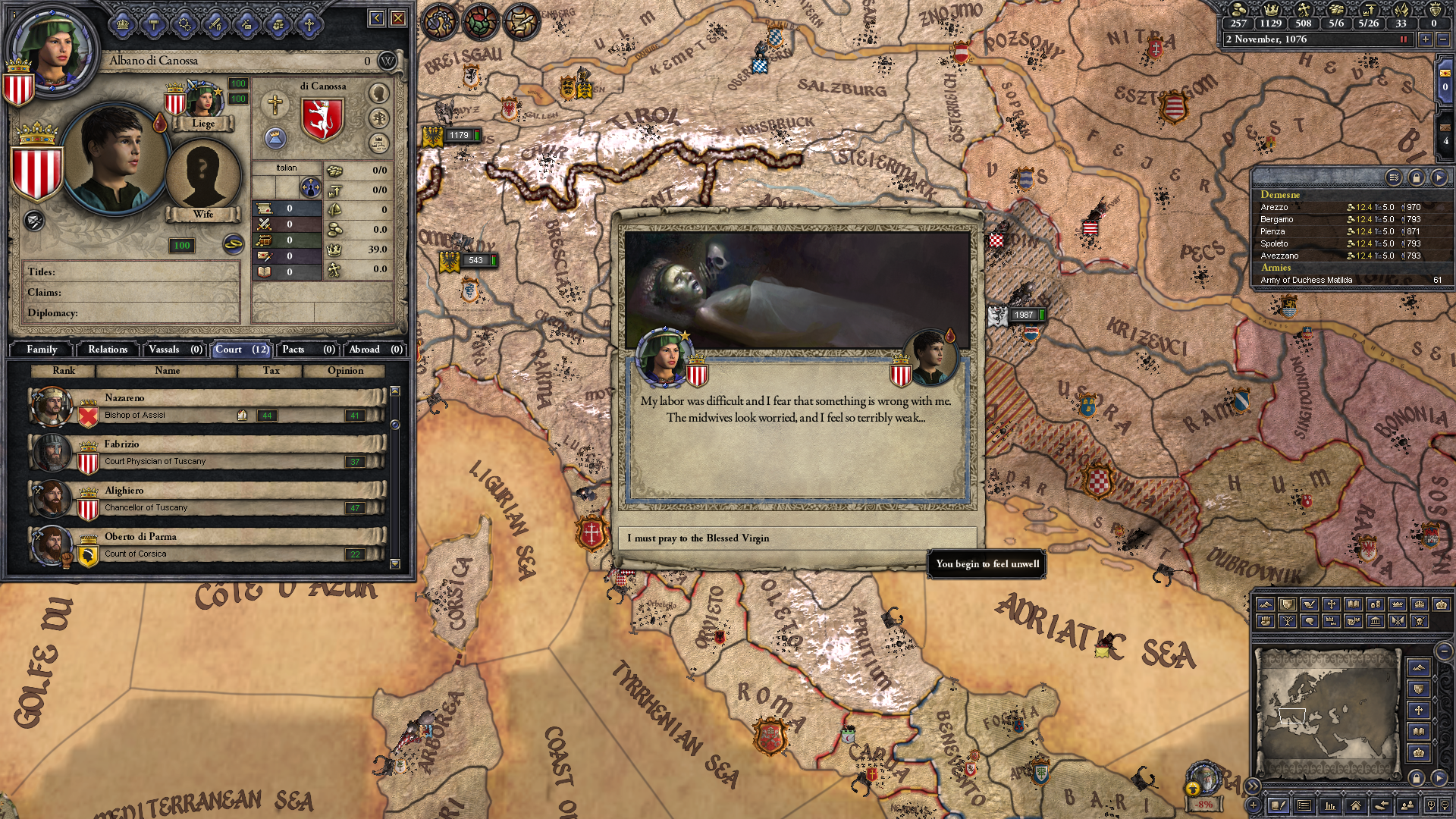Switch to the Relations tab
Image resolution: width=1456 pixels, height=819 pixels.
point(107,350)
